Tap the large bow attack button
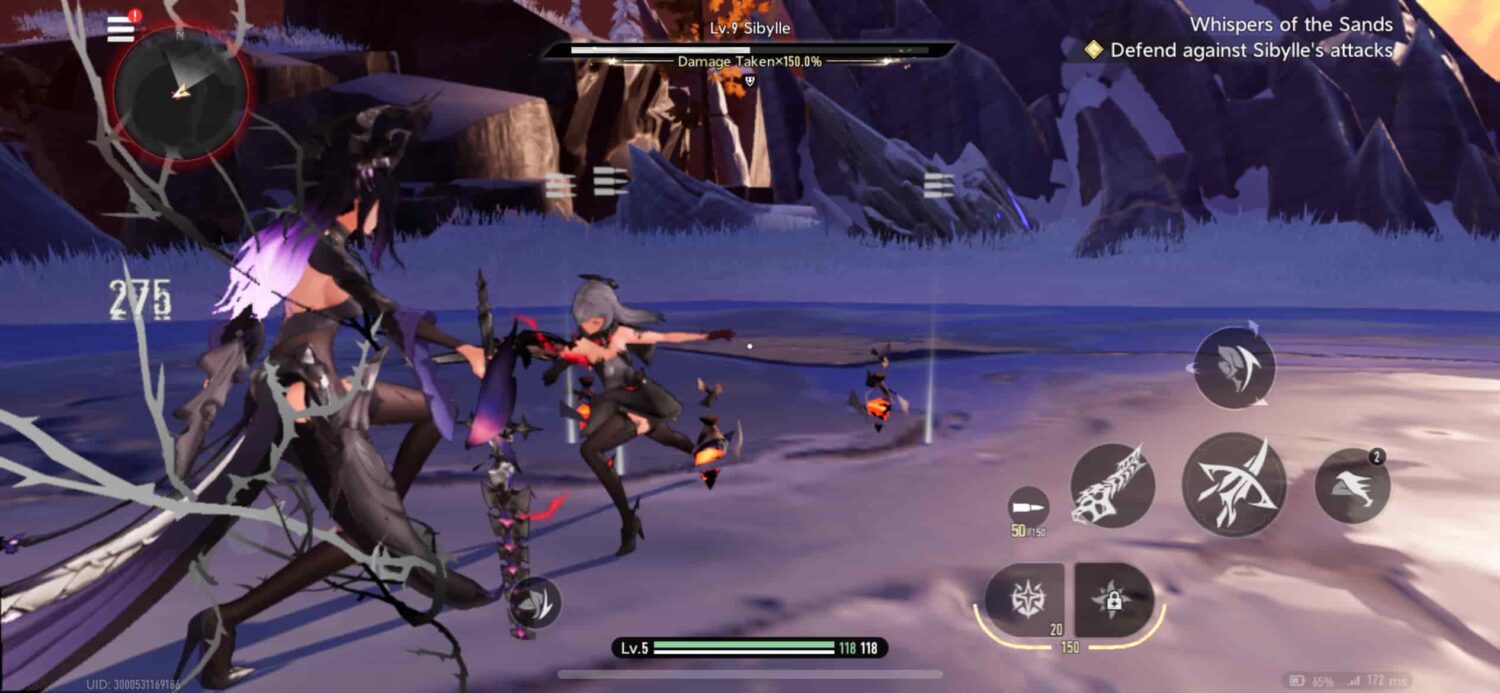The height and width of the screenshot is (693, 1500). tap(1234, 484)
